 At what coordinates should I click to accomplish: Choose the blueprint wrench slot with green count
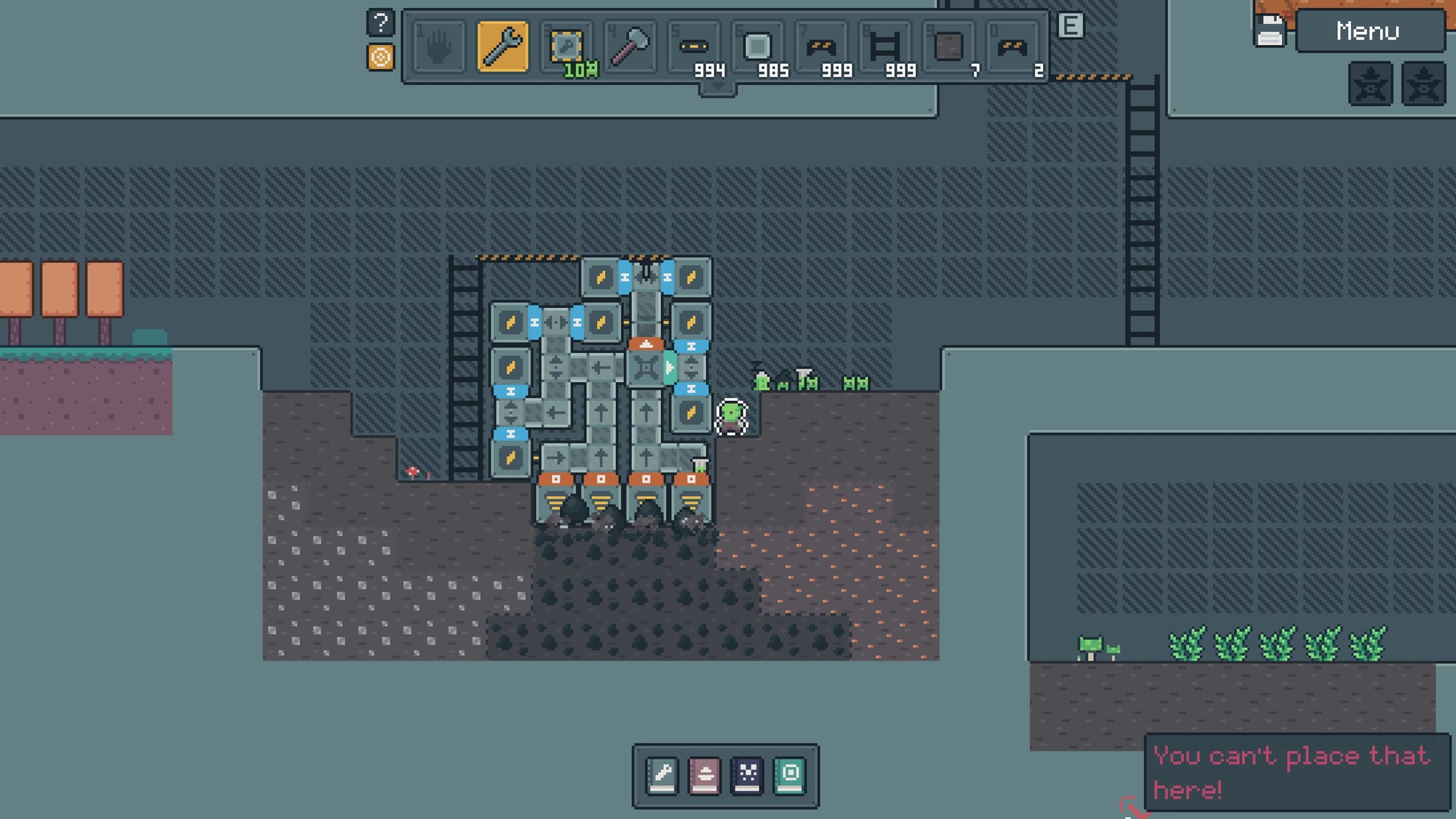[566, 47]
